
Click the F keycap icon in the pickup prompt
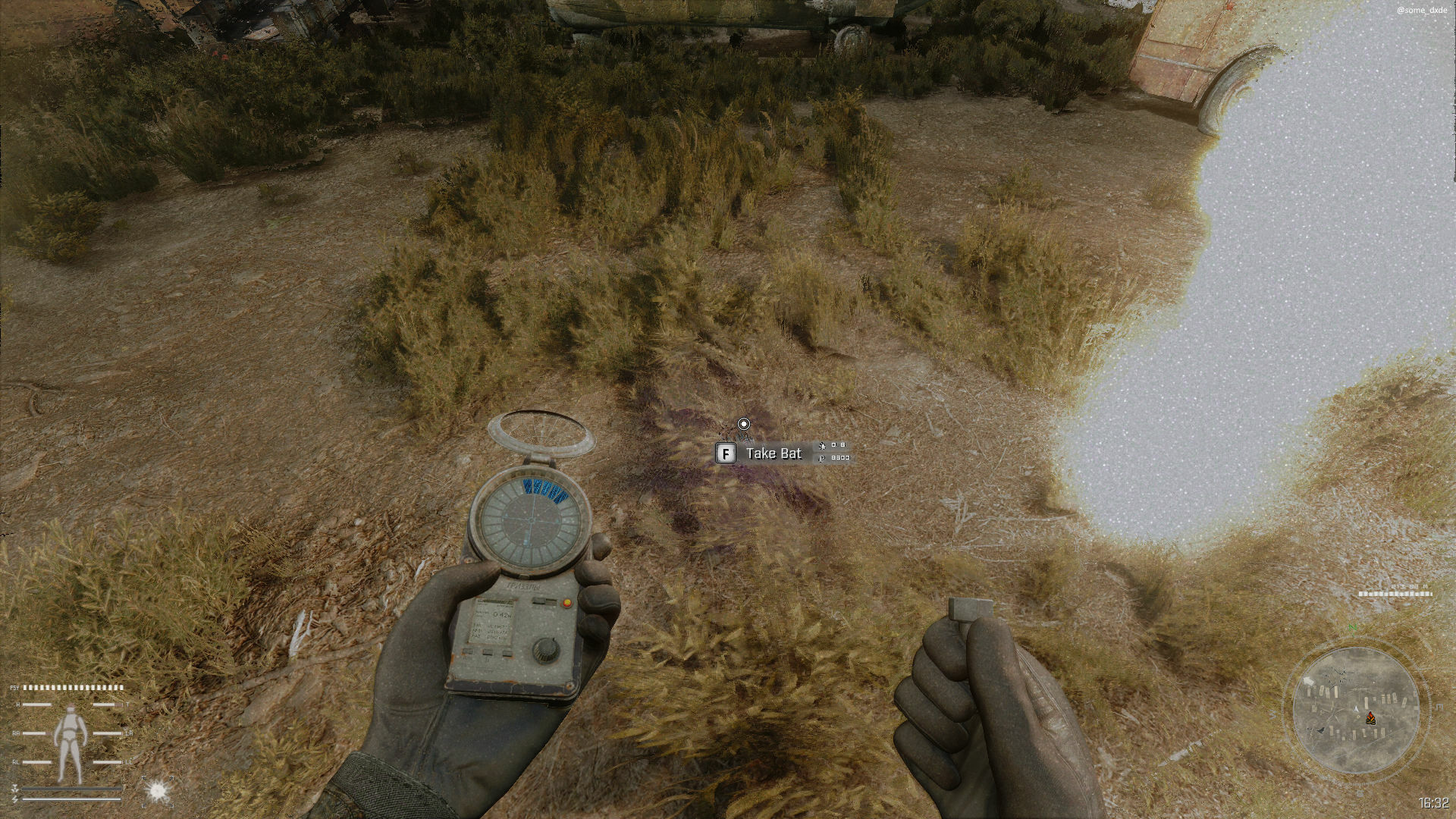[x=726, y=453]
